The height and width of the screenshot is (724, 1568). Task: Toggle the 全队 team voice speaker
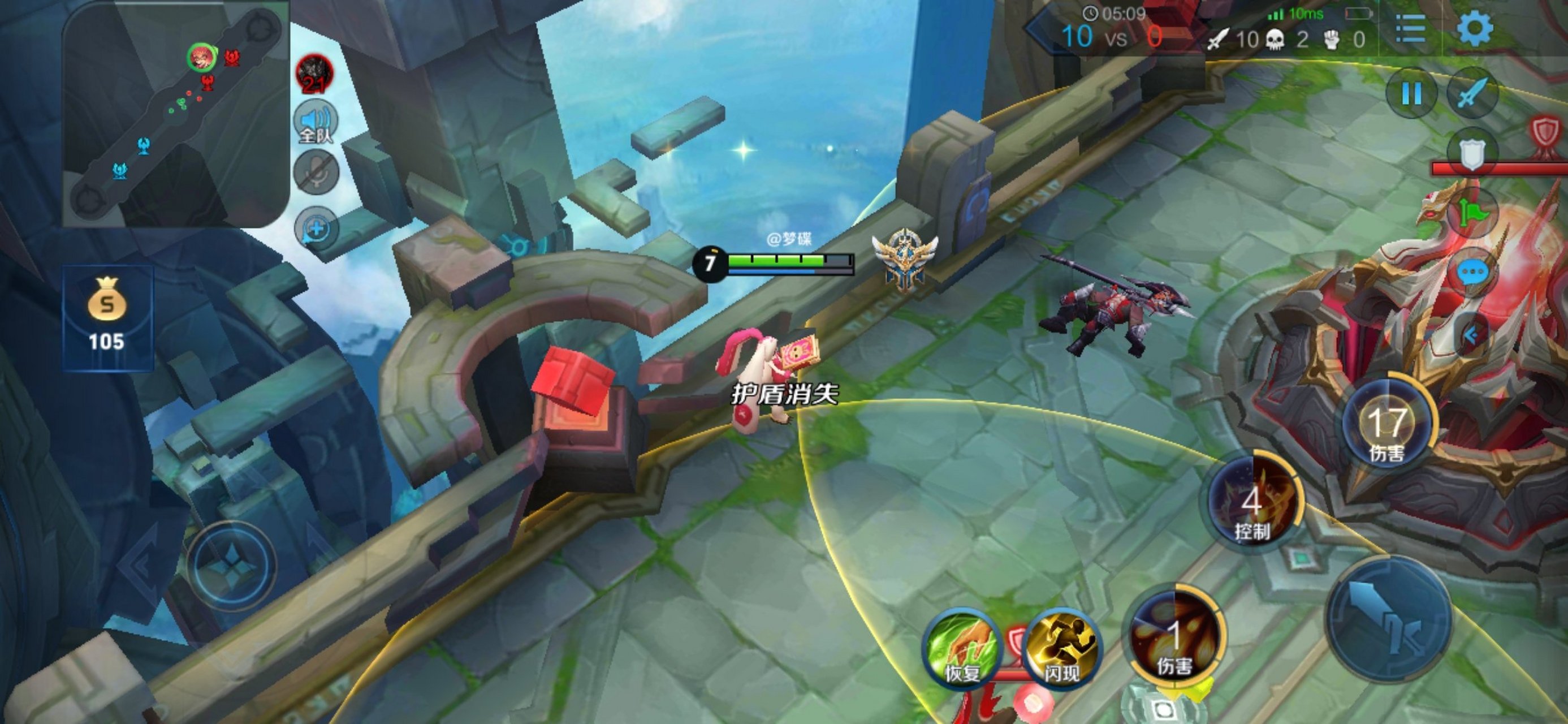pos(316,122)
